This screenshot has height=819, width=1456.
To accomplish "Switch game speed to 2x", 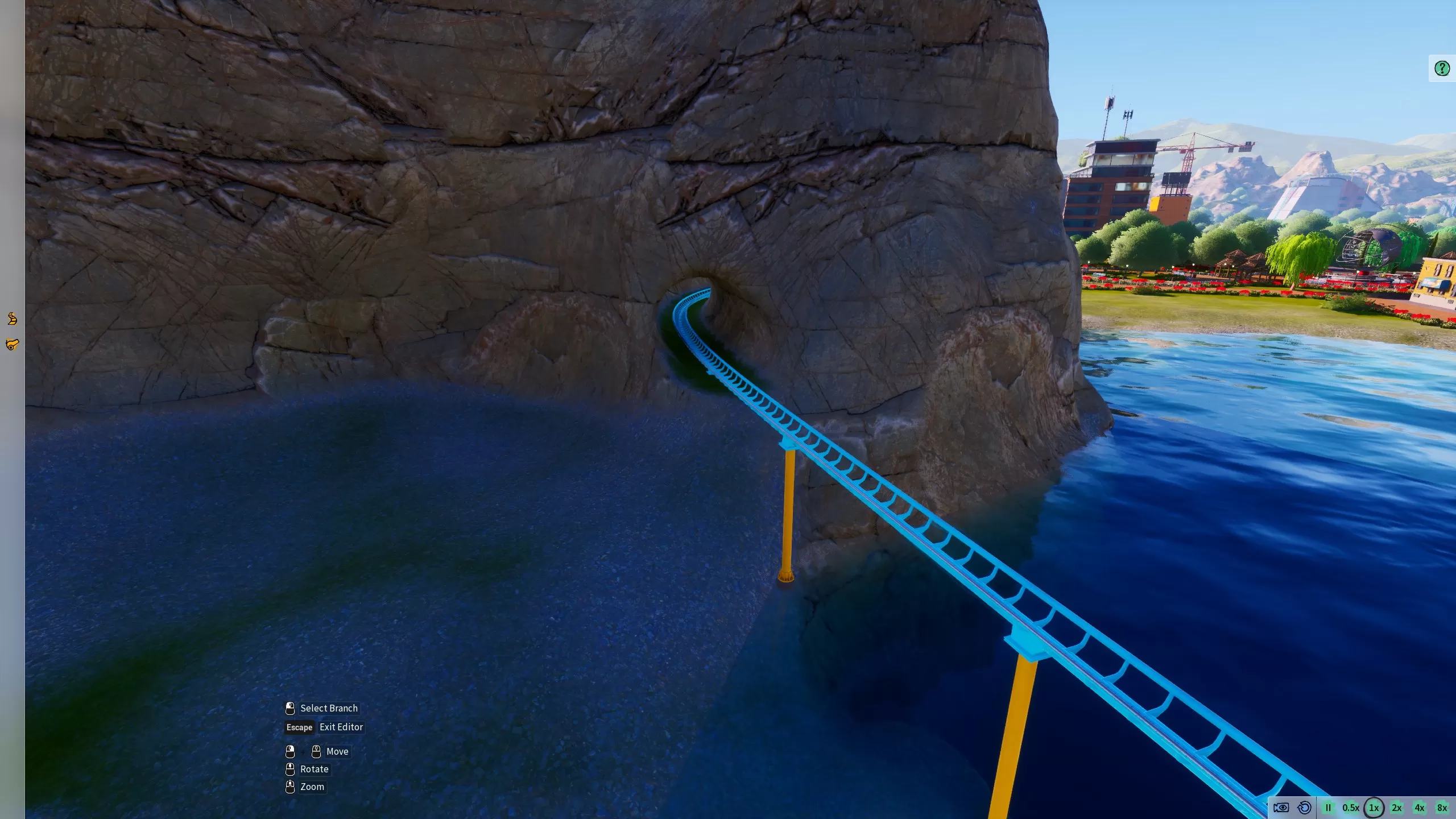I will click(x=1397, y=808).
